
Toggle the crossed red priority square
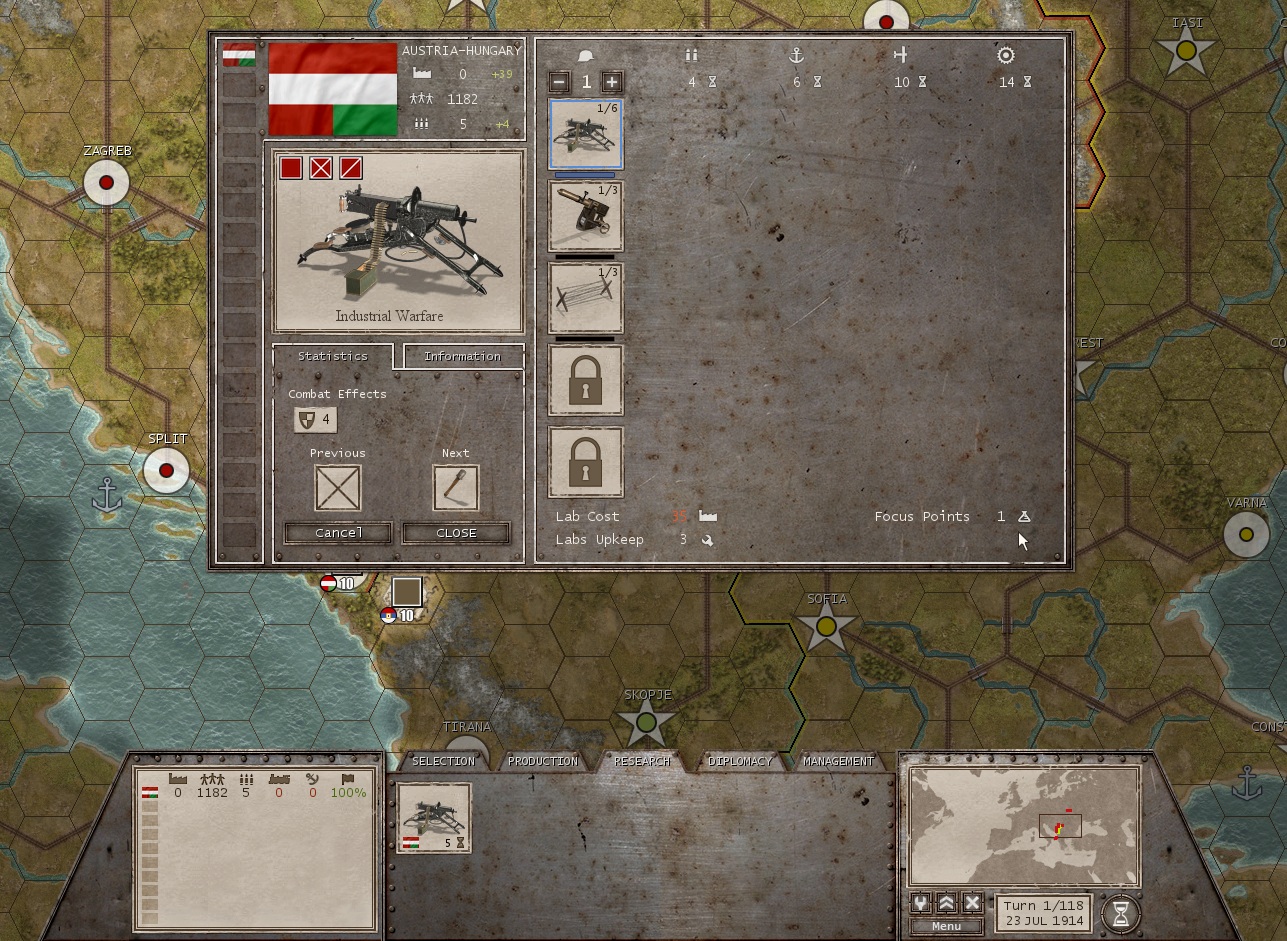[x=318, y=168]
